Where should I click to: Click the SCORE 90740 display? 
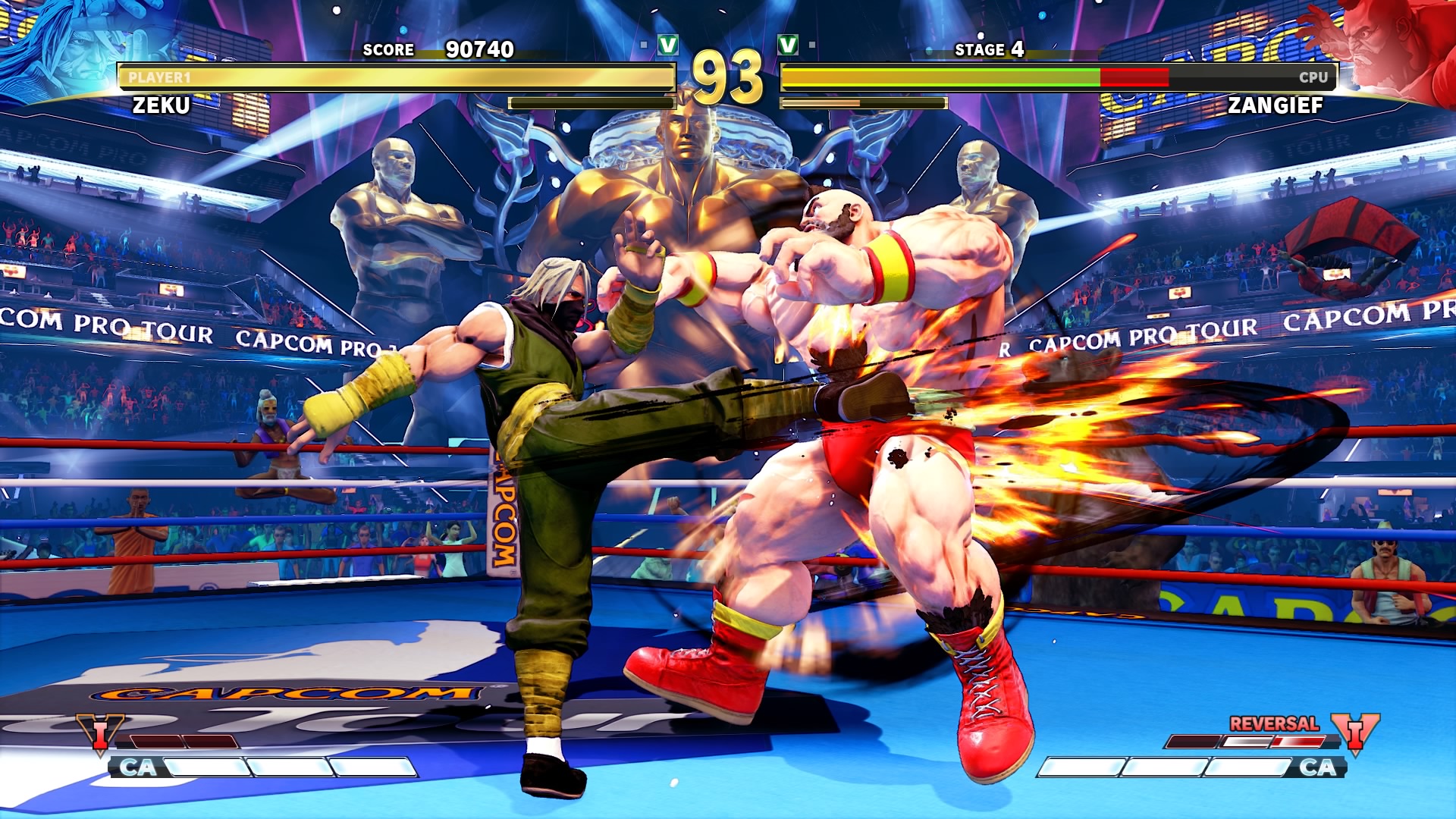(x=438, y=50)
